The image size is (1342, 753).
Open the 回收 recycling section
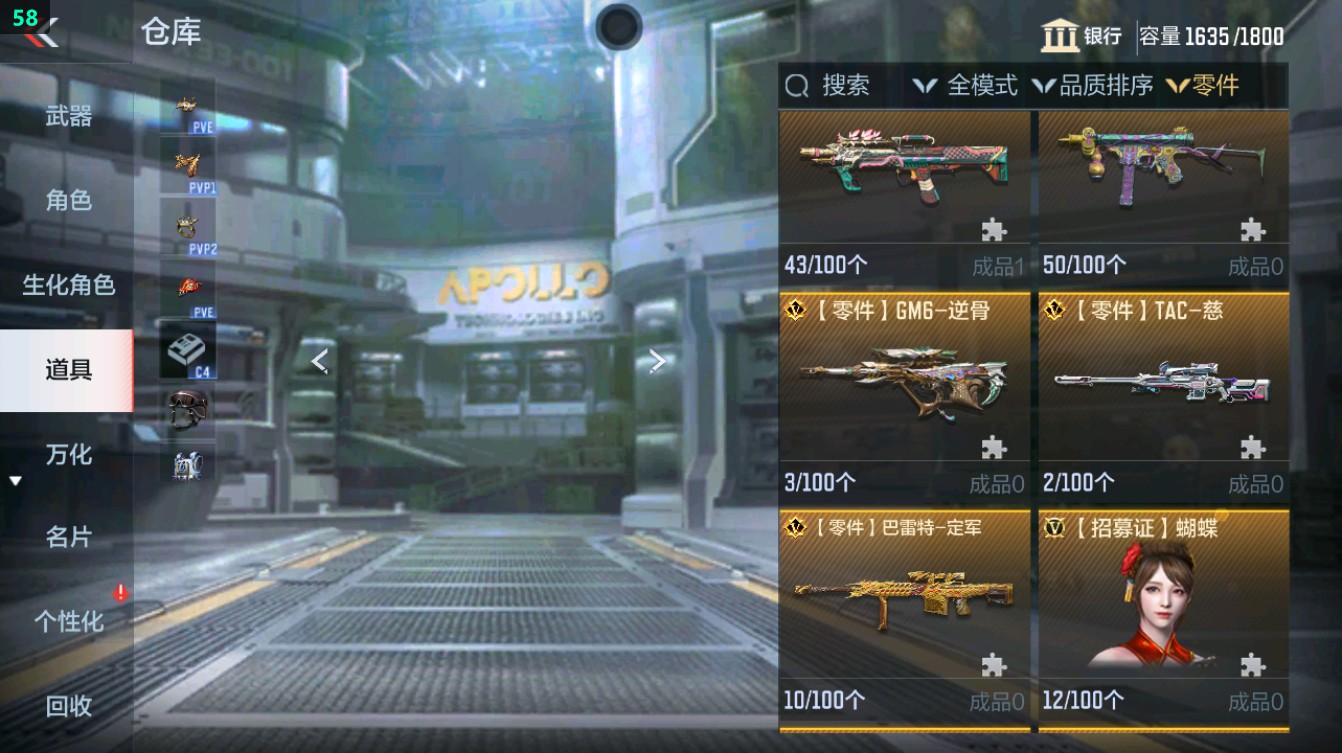click(66, 708)
